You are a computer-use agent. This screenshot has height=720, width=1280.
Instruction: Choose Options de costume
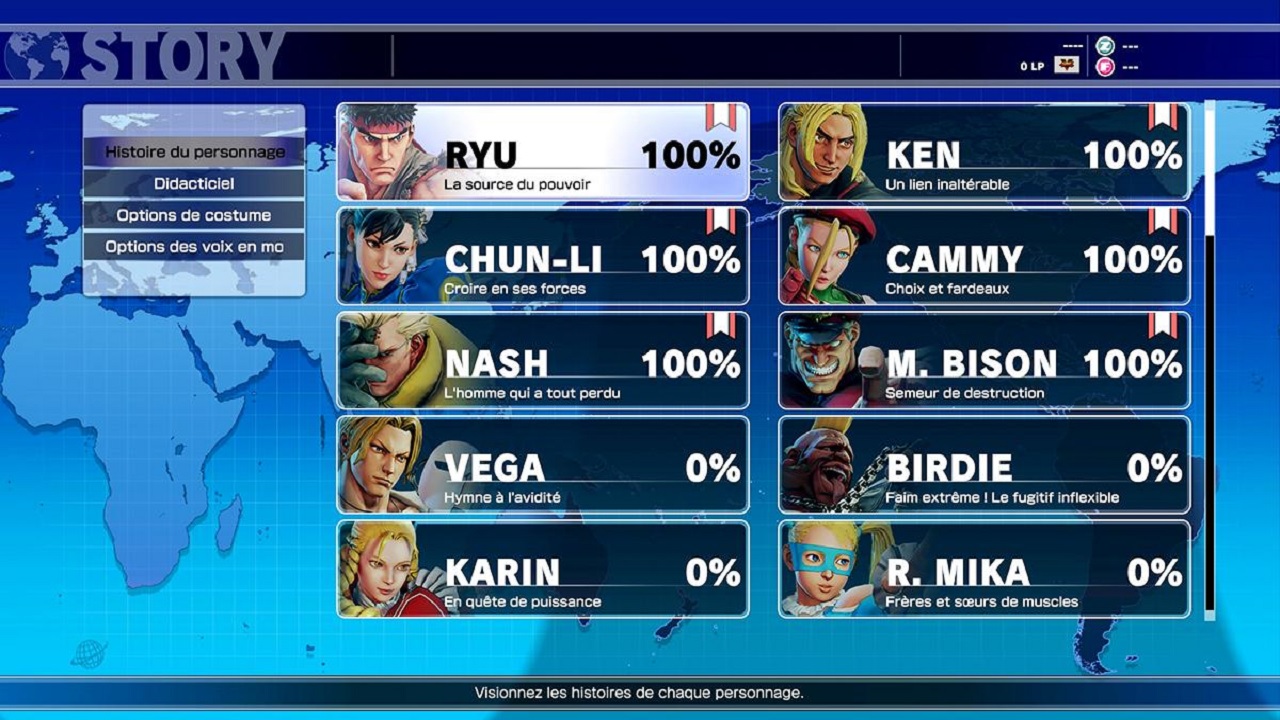click(194, 215)
